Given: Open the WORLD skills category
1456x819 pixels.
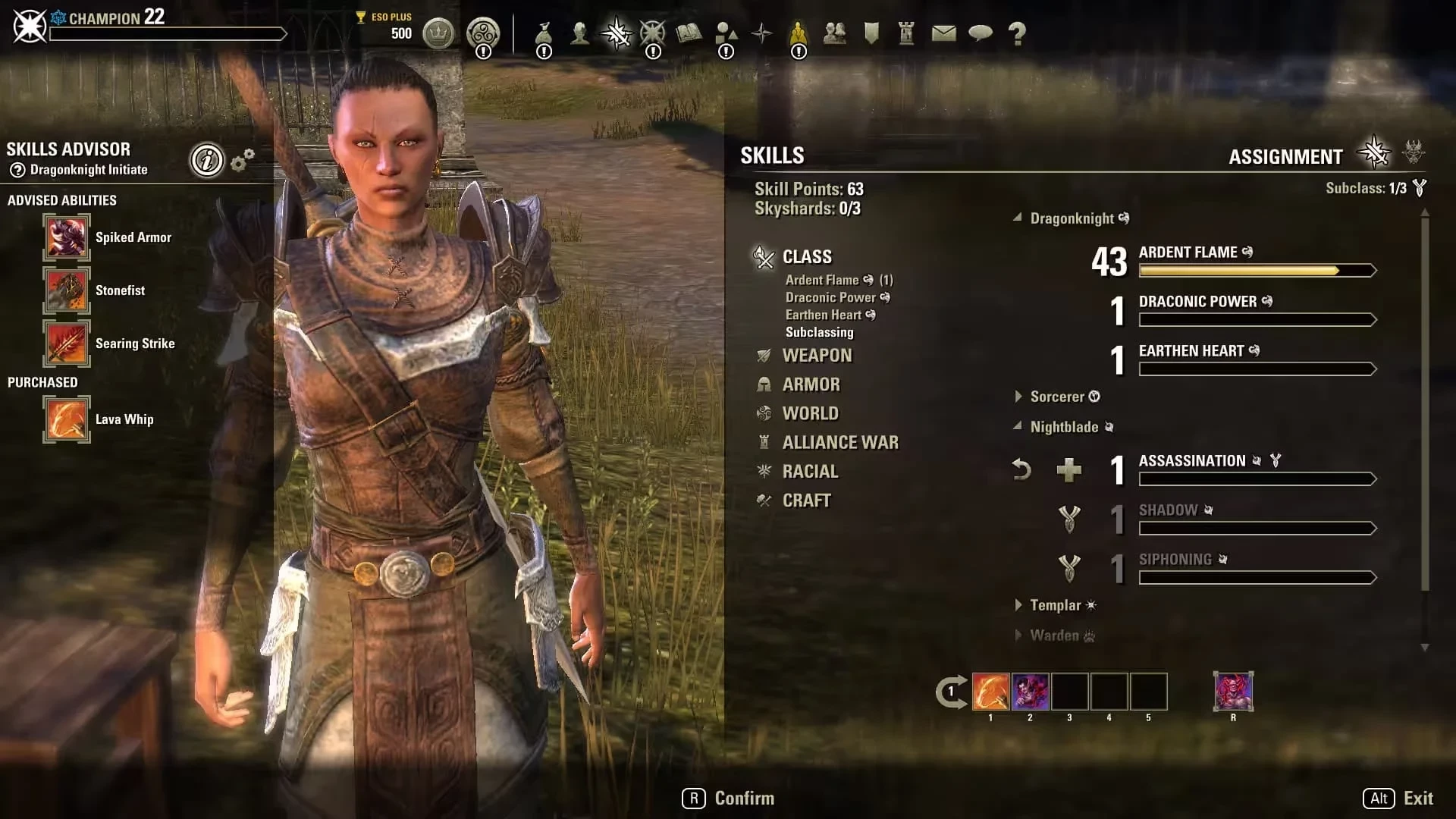Looking at the screenshot, I should [810, 413].
